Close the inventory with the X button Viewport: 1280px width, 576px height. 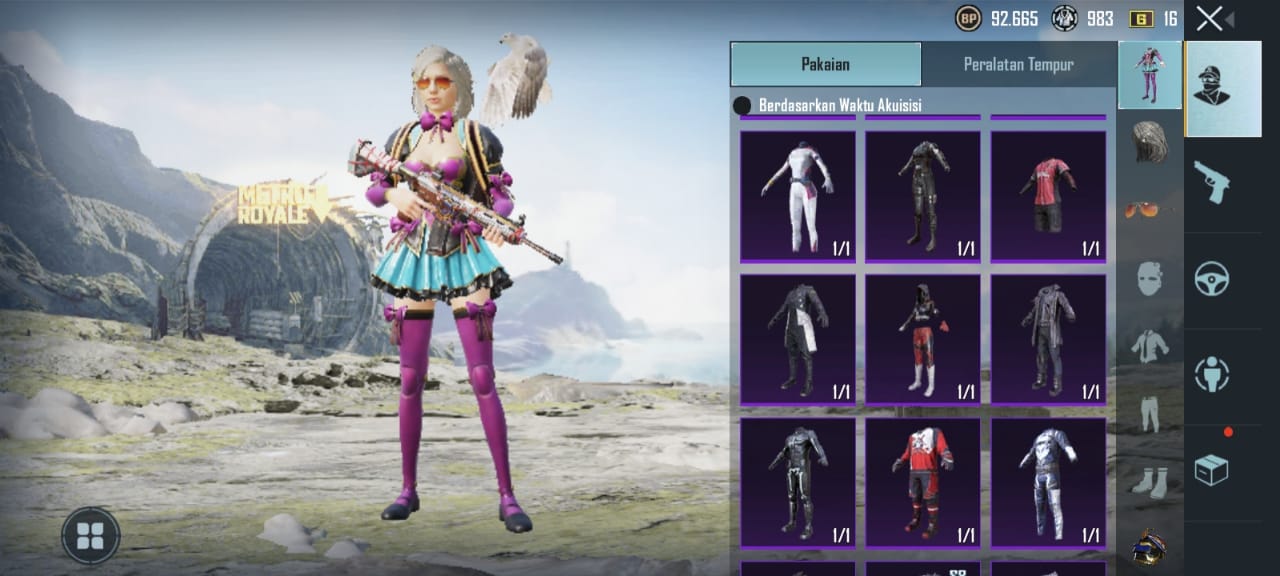[x=1209, y=19]
